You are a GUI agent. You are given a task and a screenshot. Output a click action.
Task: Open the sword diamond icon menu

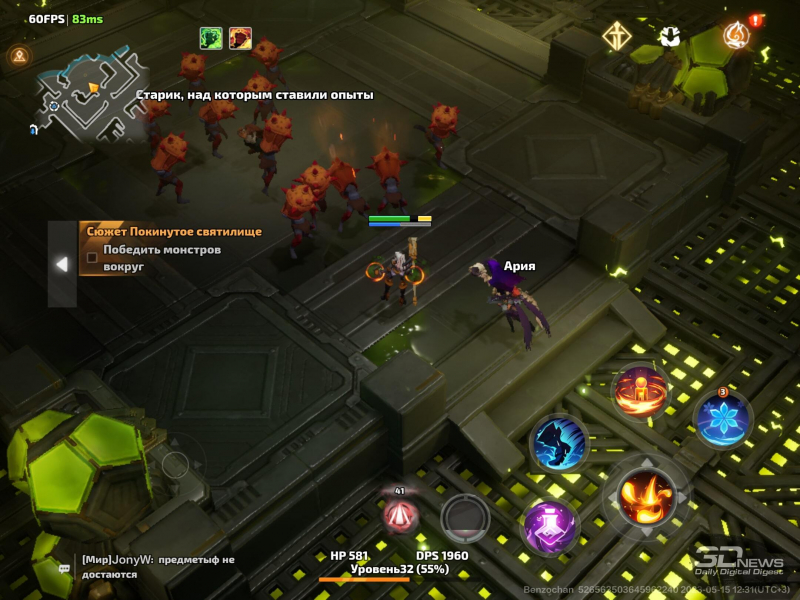616,38
